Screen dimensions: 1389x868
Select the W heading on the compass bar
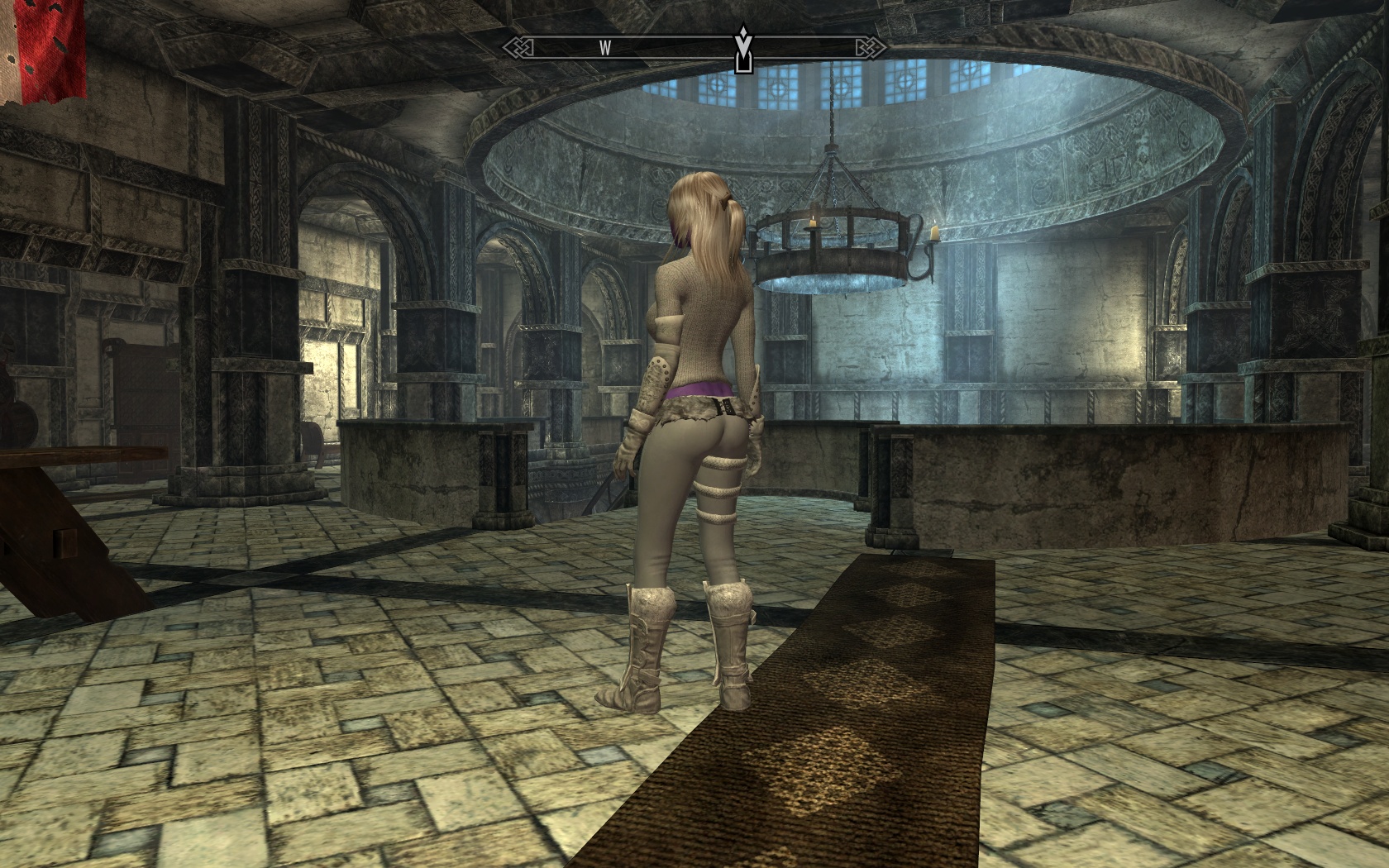click(605, 48)
